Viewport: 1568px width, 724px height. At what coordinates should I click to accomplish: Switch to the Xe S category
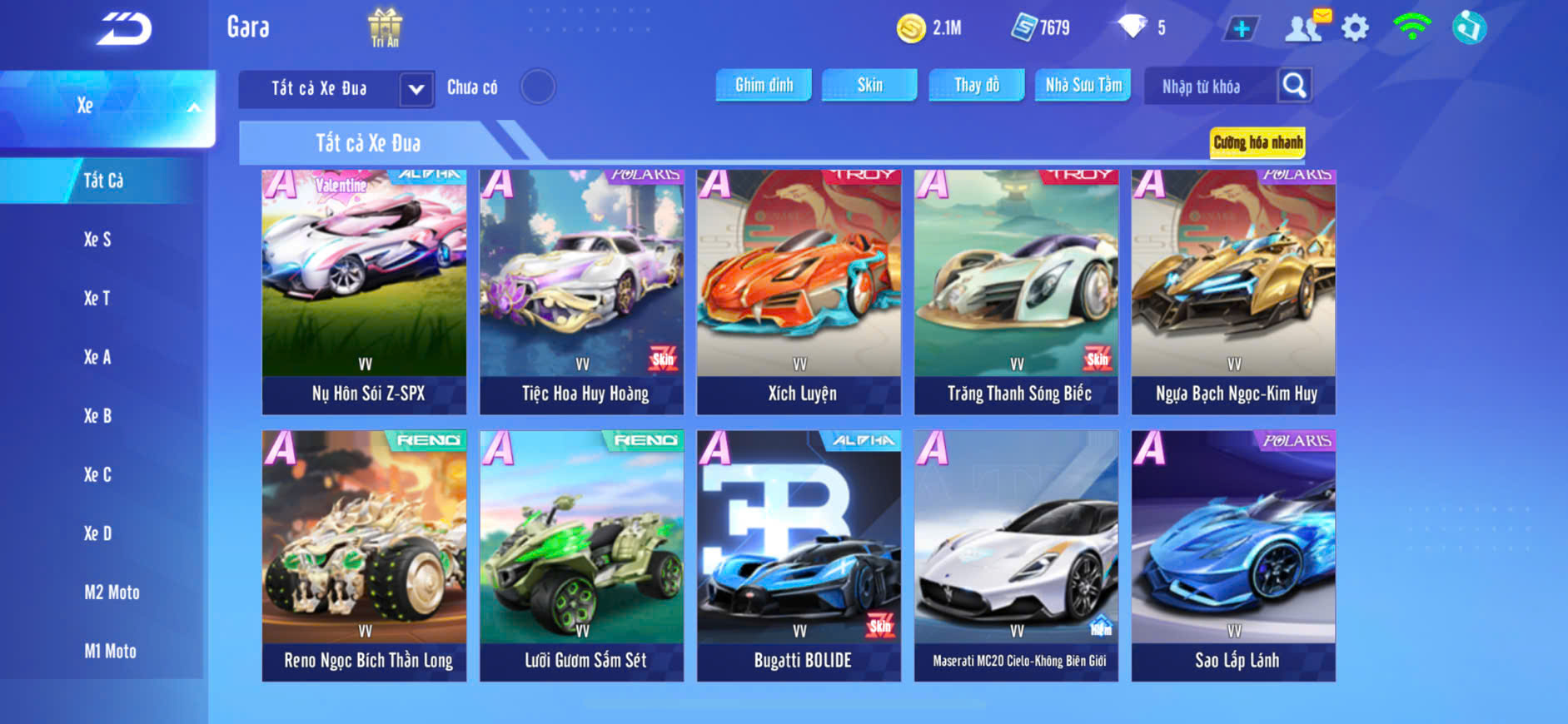click(x=97, y=240)
